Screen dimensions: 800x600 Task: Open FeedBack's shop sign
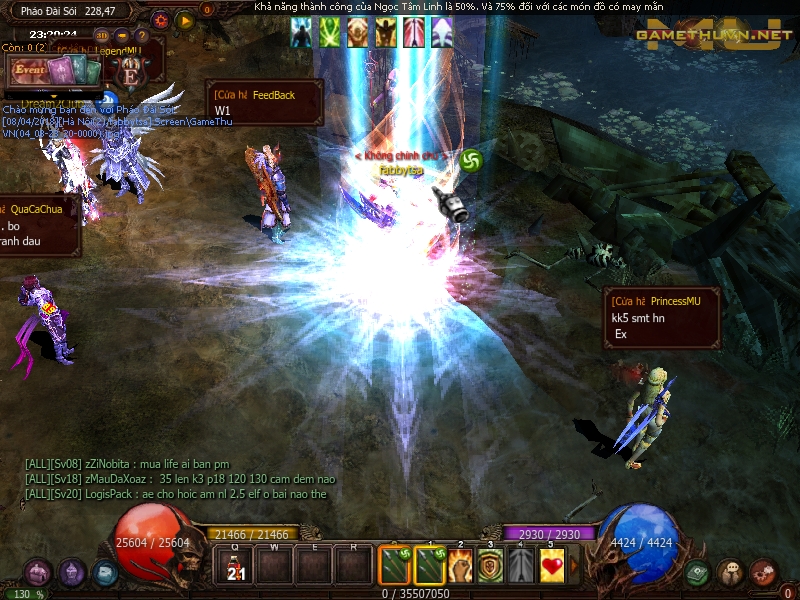point(264,102)
